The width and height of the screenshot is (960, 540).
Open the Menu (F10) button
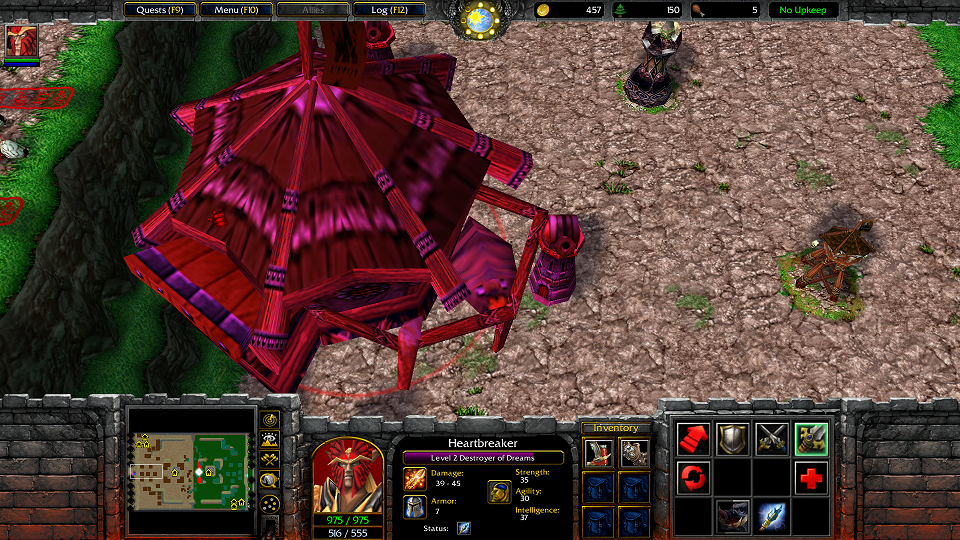pyautogui.click(x=235, y=10)
